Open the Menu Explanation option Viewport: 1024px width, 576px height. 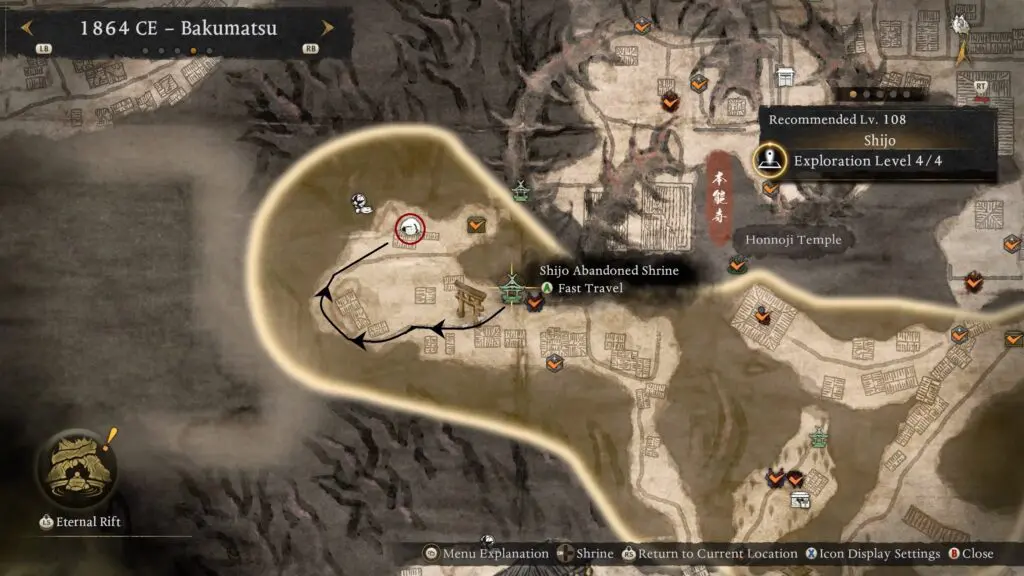488,553
